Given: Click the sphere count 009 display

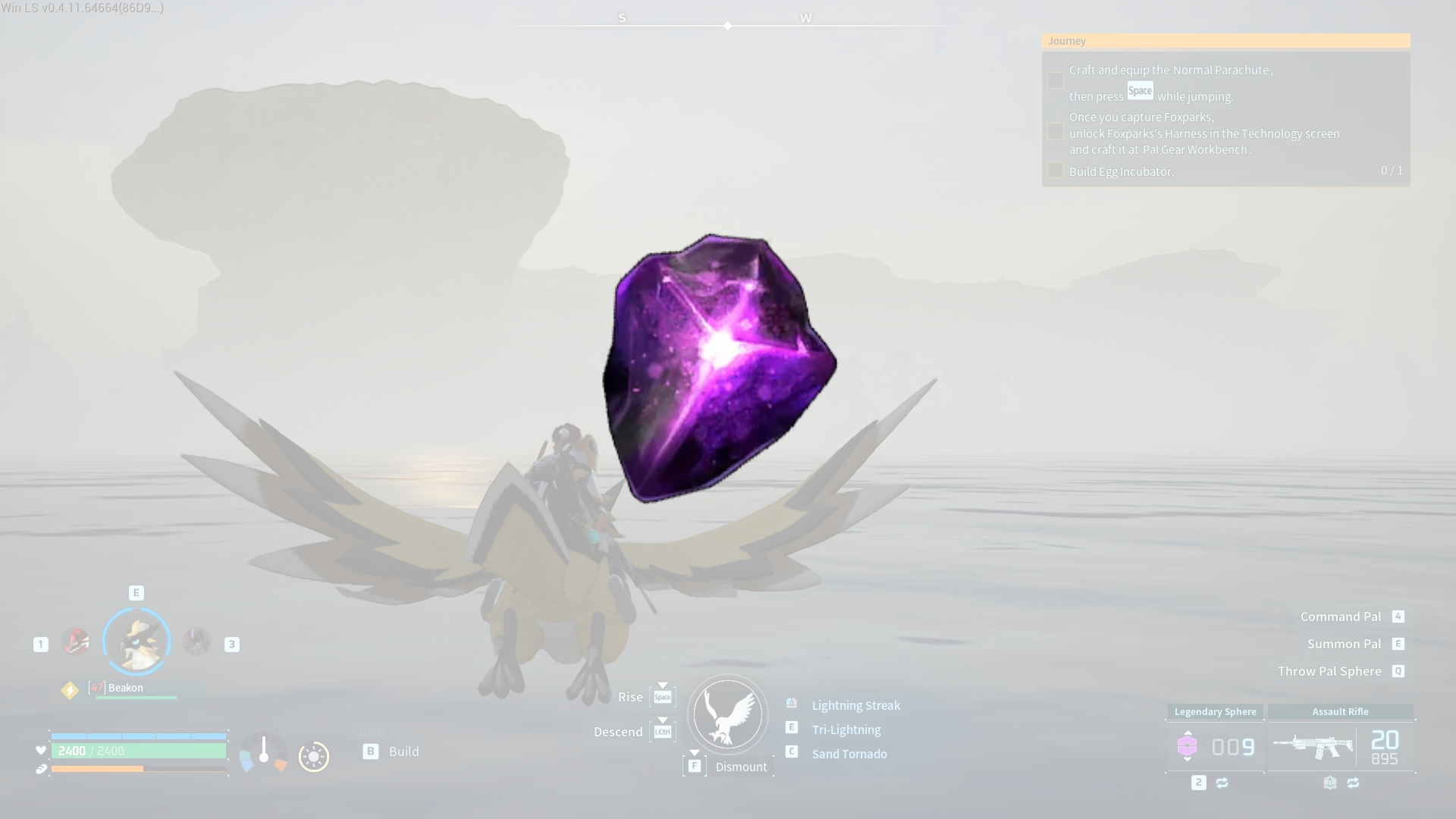Looking at the screenshot, I should tap(1232, 746).
